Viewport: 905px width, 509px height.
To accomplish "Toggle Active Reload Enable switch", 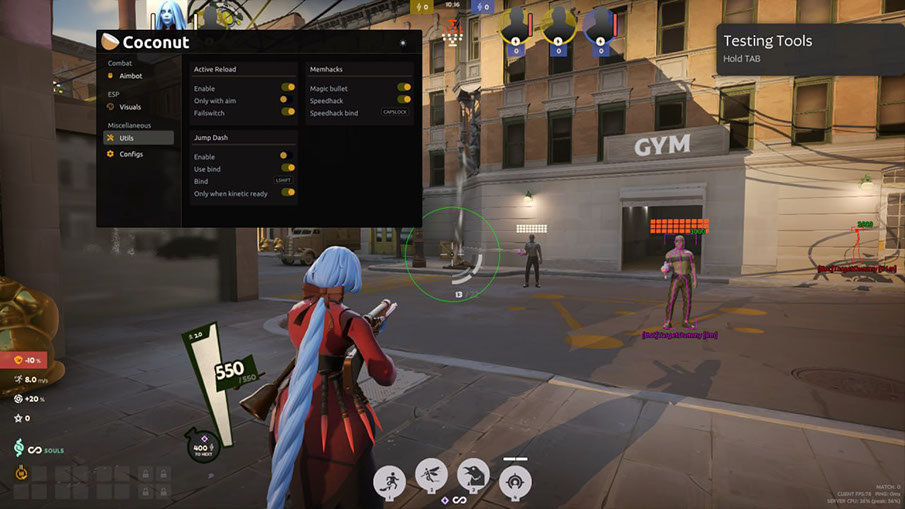I will click(x=288, y=88).
